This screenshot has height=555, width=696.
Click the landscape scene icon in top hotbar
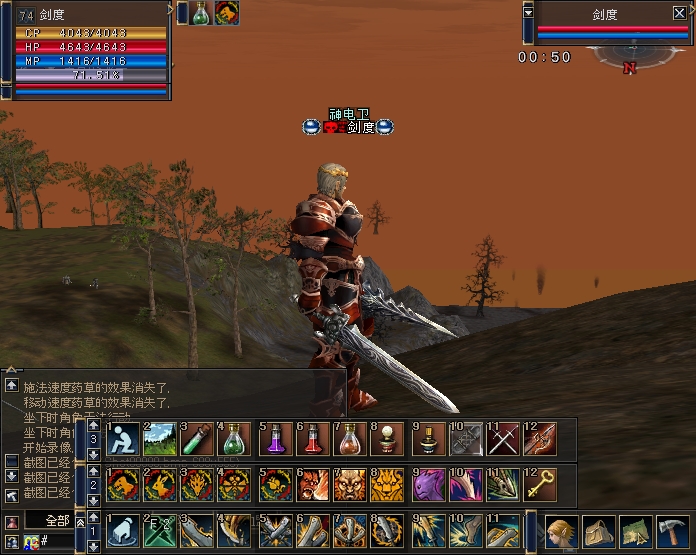click(160, 439)
